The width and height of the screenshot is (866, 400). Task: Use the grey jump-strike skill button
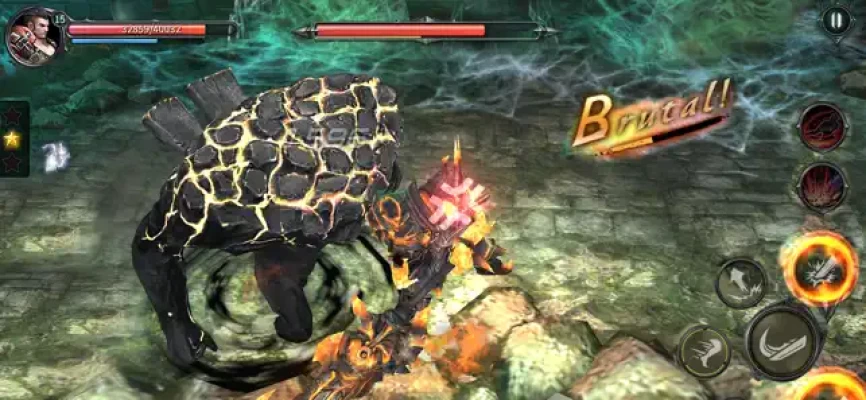pyautogui.click(x=741, y=283)
